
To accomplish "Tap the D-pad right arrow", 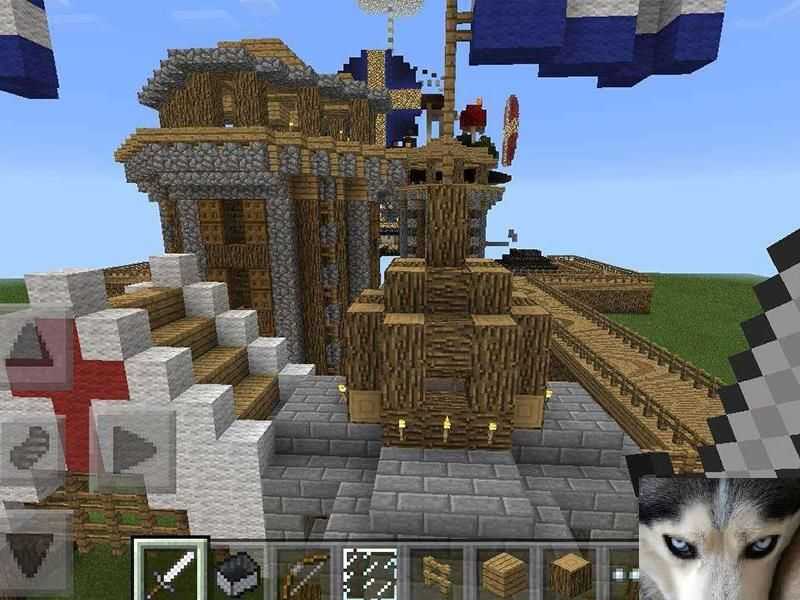I will pos(130,447).
